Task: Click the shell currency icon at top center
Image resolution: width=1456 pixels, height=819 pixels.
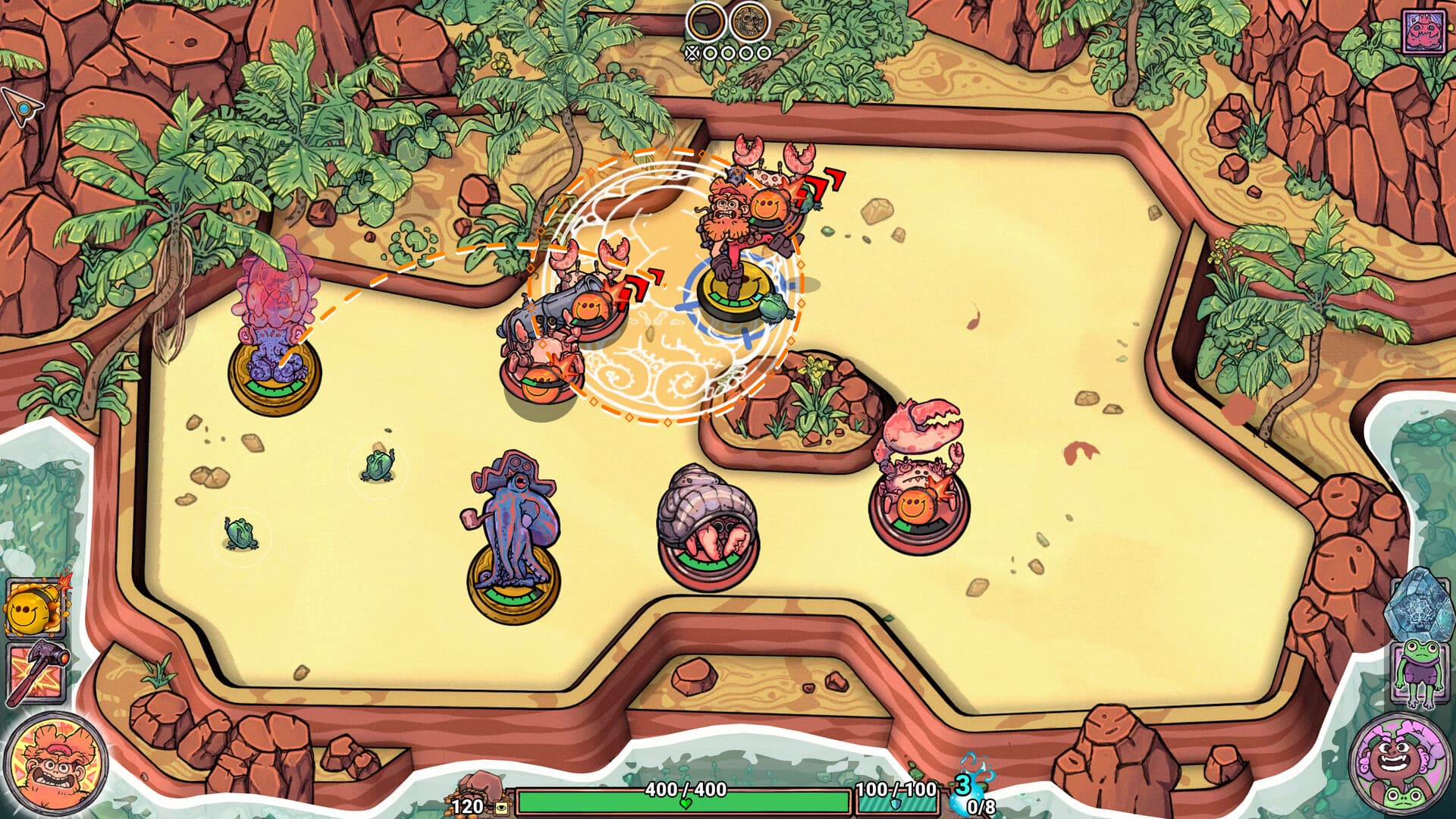Action: coord(706,20)
